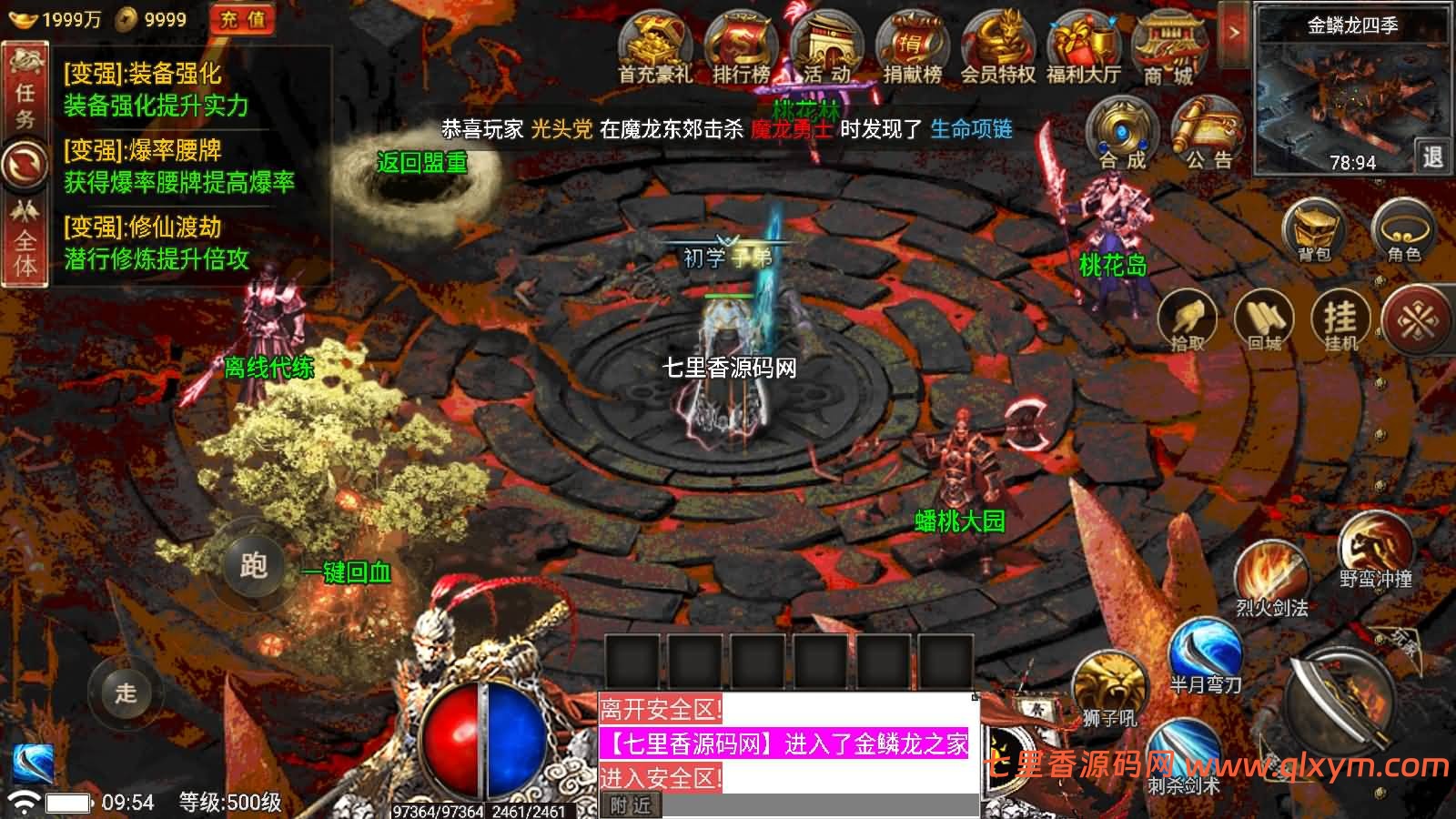Screen dimensions: 1456x819
Task: Click 返回盟重 to return to town
Action: click(x=424, y=164)
